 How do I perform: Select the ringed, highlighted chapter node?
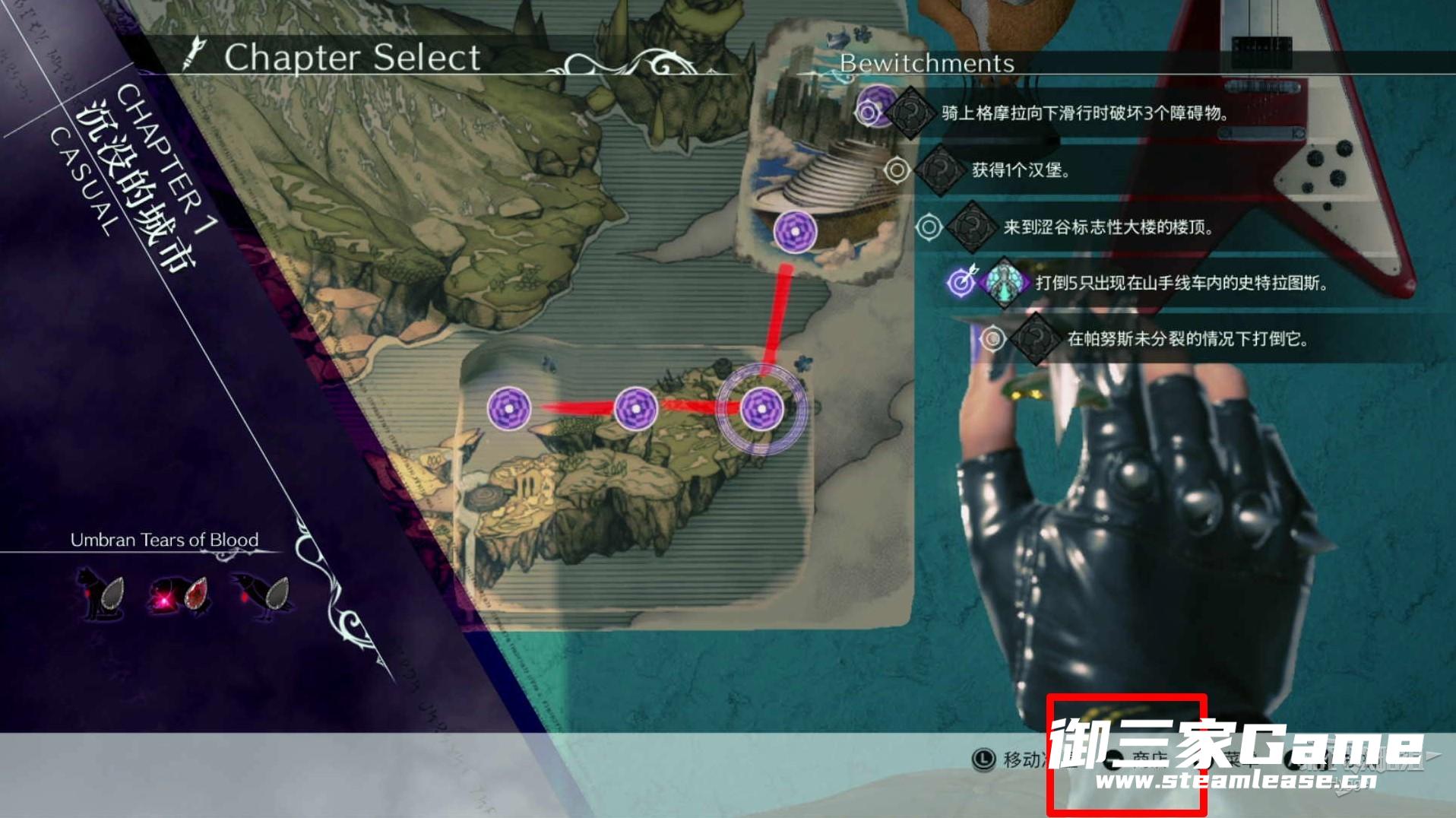(x=761, y=408)
